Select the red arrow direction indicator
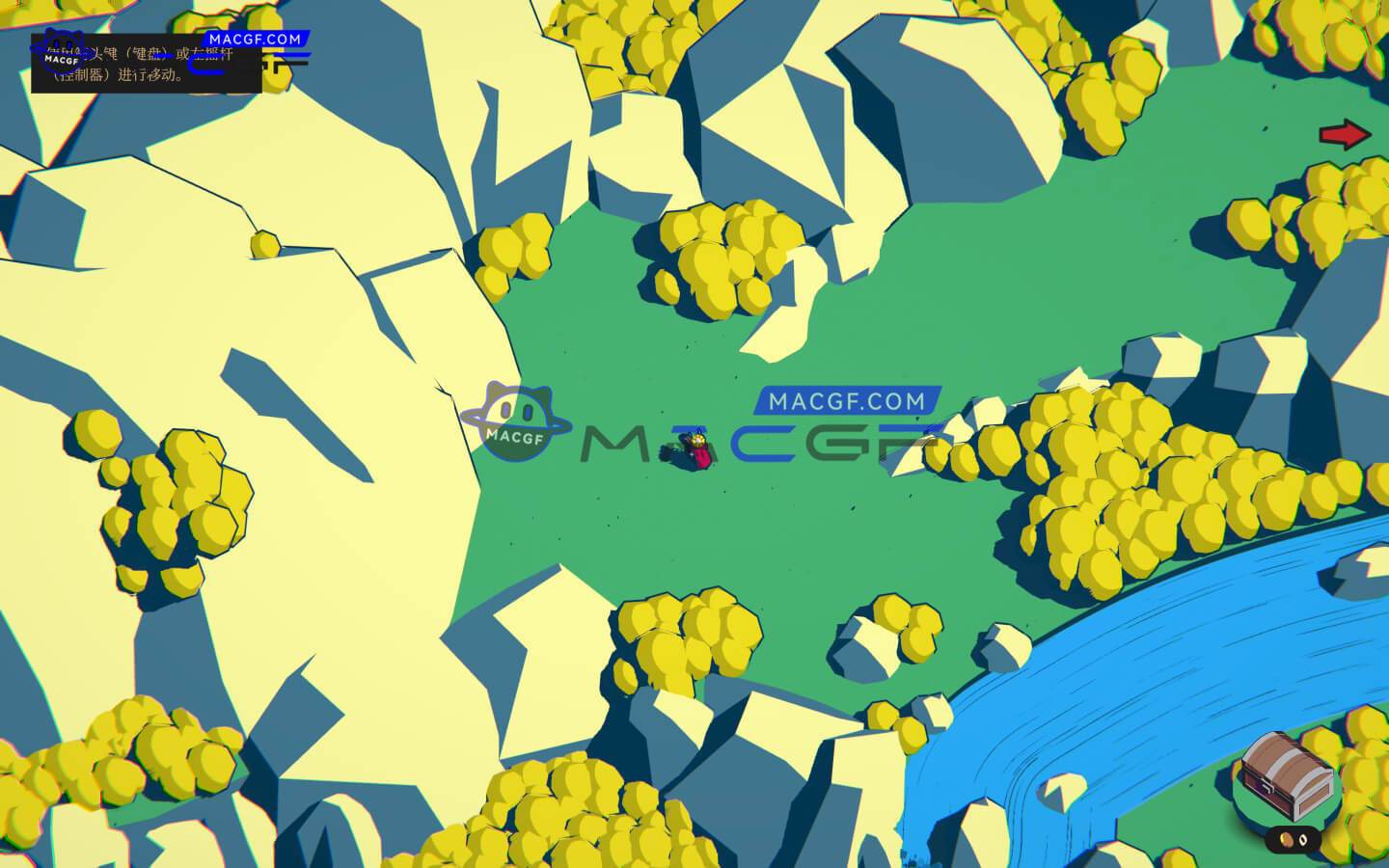 pos(1346,135)
